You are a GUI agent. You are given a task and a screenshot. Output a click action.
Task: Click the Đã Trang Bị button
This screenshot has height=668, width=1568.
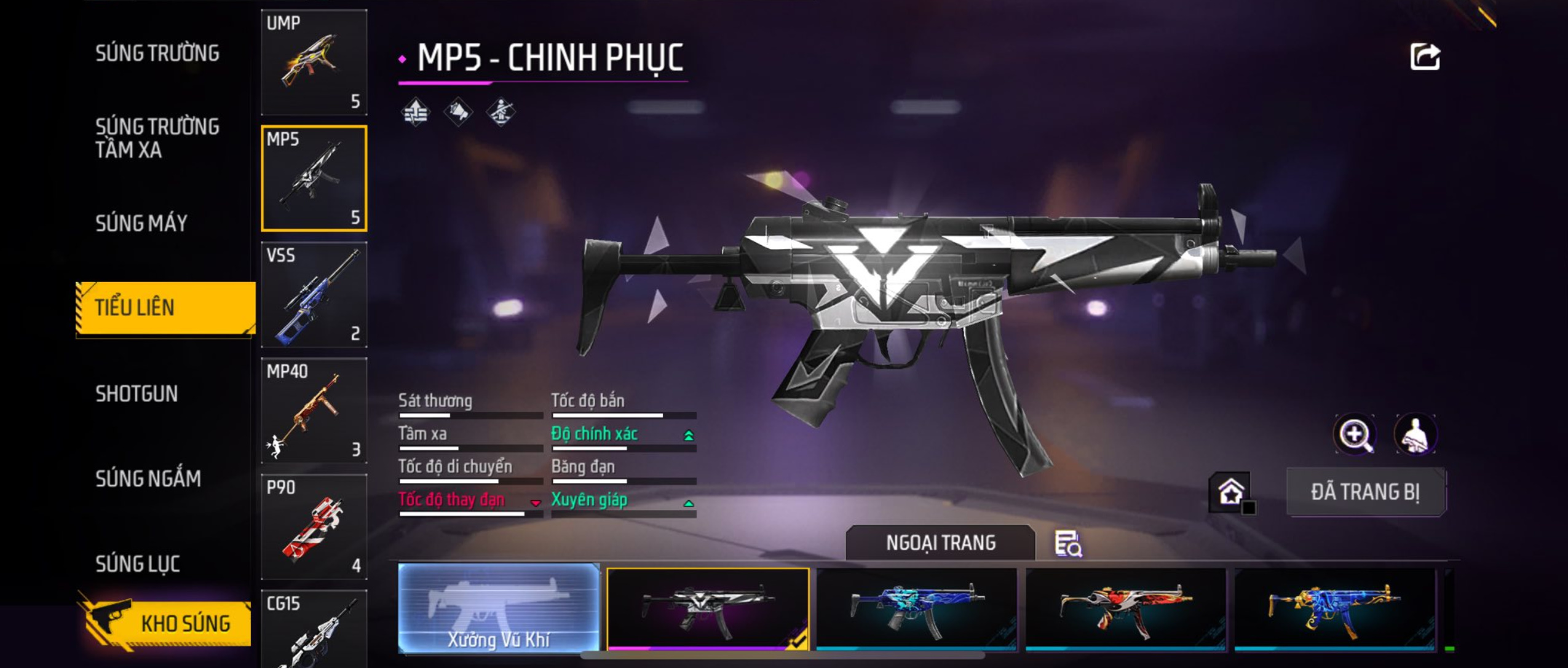coord(1365,492)
